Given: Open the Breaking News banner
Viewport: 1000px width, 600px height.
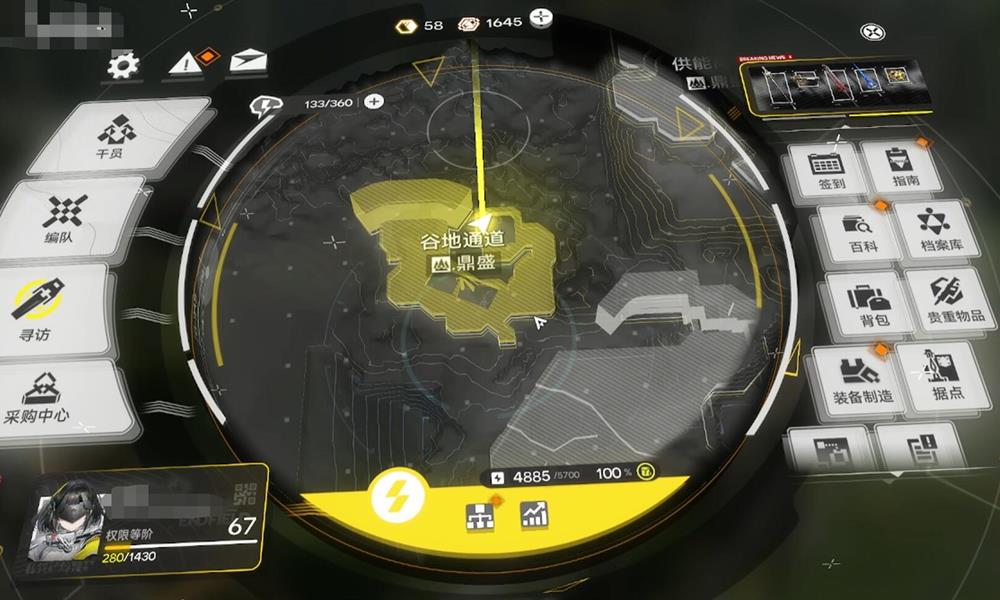Looking at the screenshot, I should coord(837,85).
